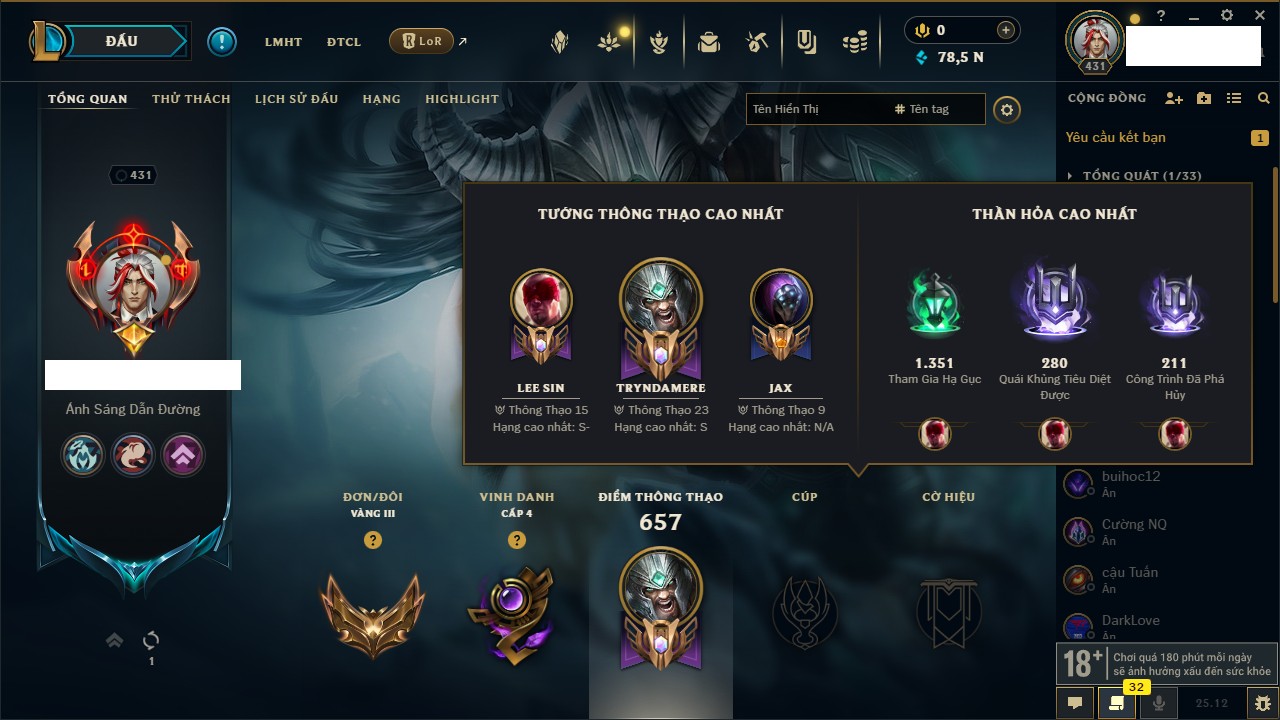Open the add friend icon
This screenshot has width=1280, height=720.
click(1174, 98)
